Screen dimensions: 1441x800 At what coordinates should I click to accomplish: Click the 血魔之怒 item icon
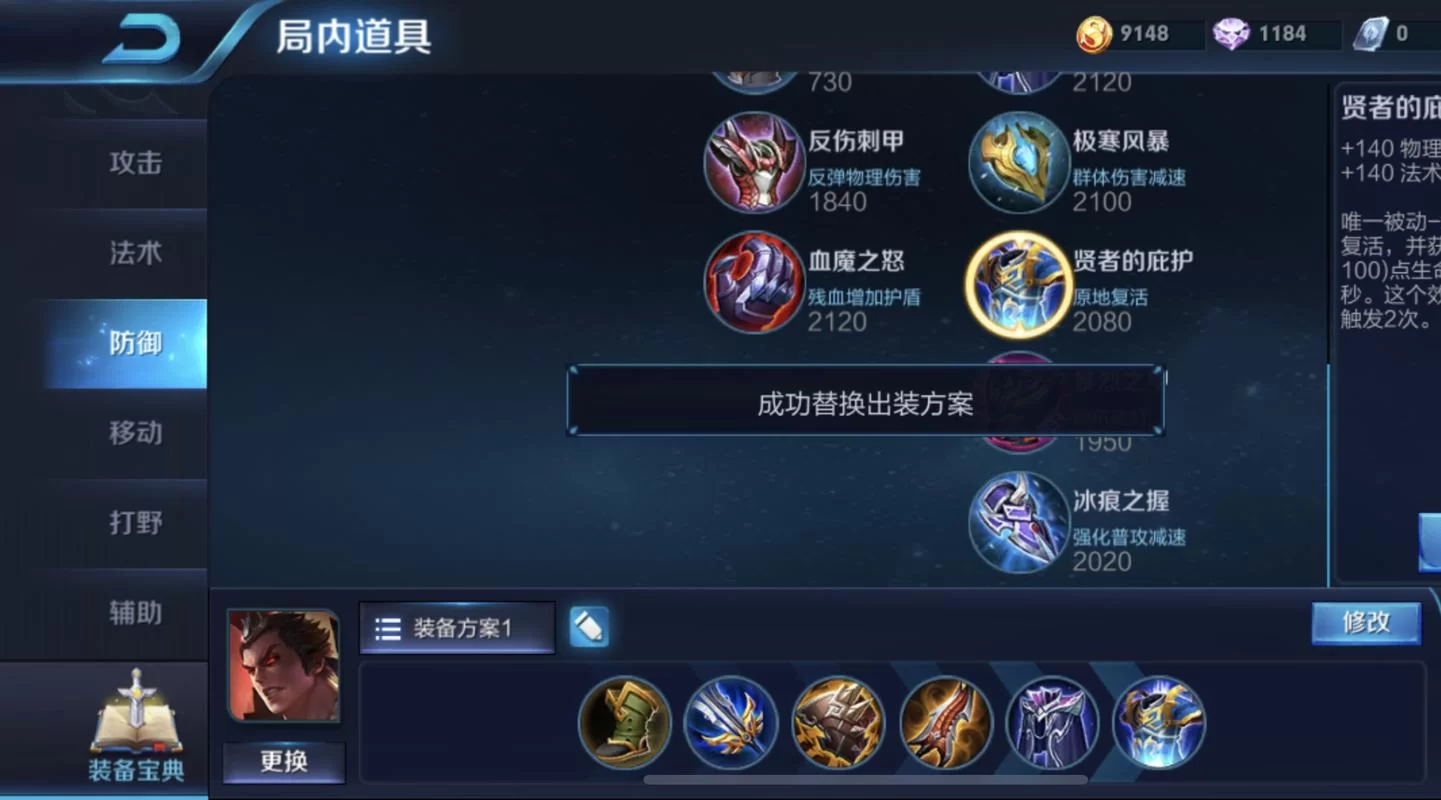pyautogui.click(x=755, y=283)
